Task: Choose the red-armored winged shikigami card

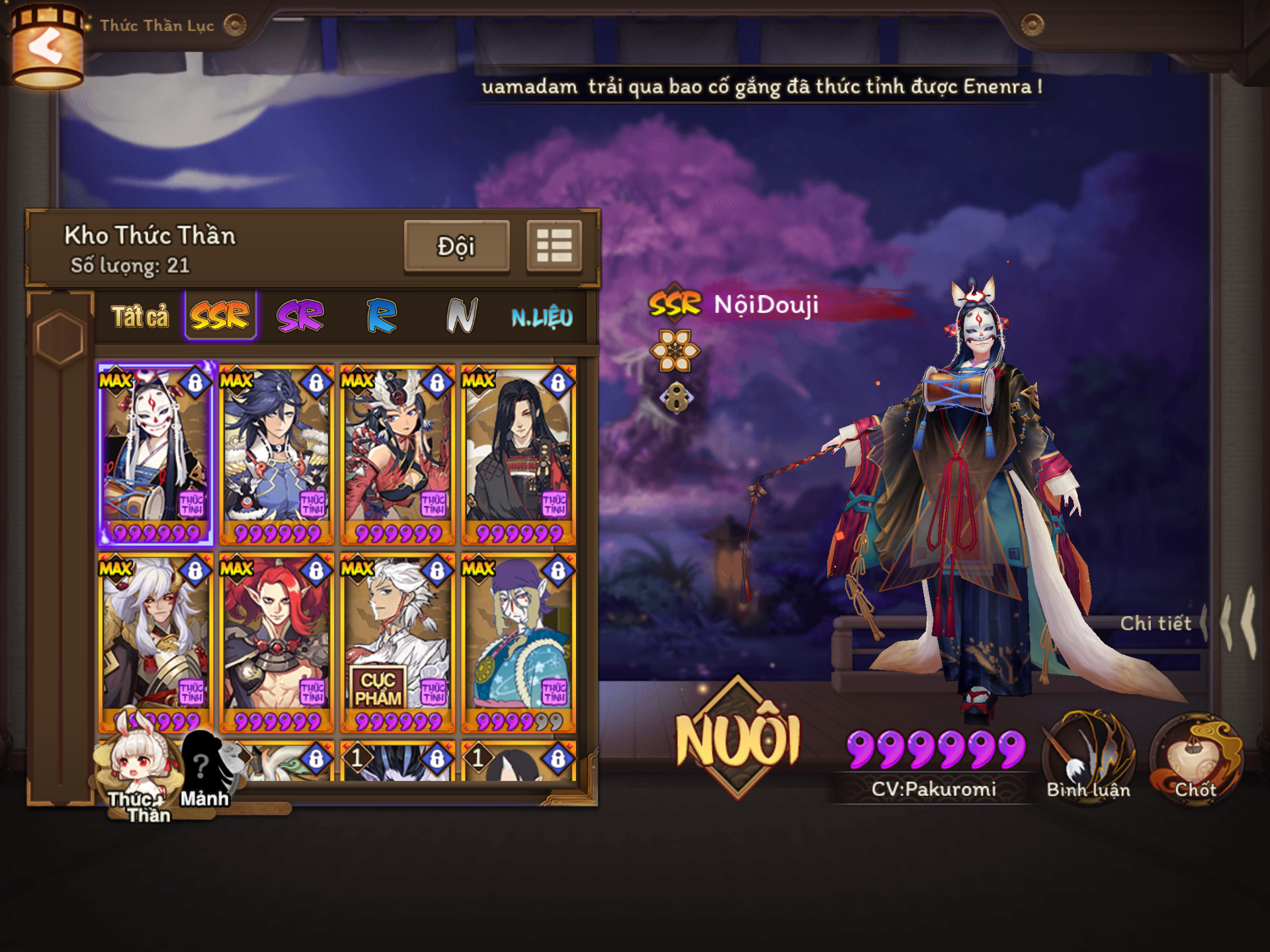Action: click(x=398, y=454)
